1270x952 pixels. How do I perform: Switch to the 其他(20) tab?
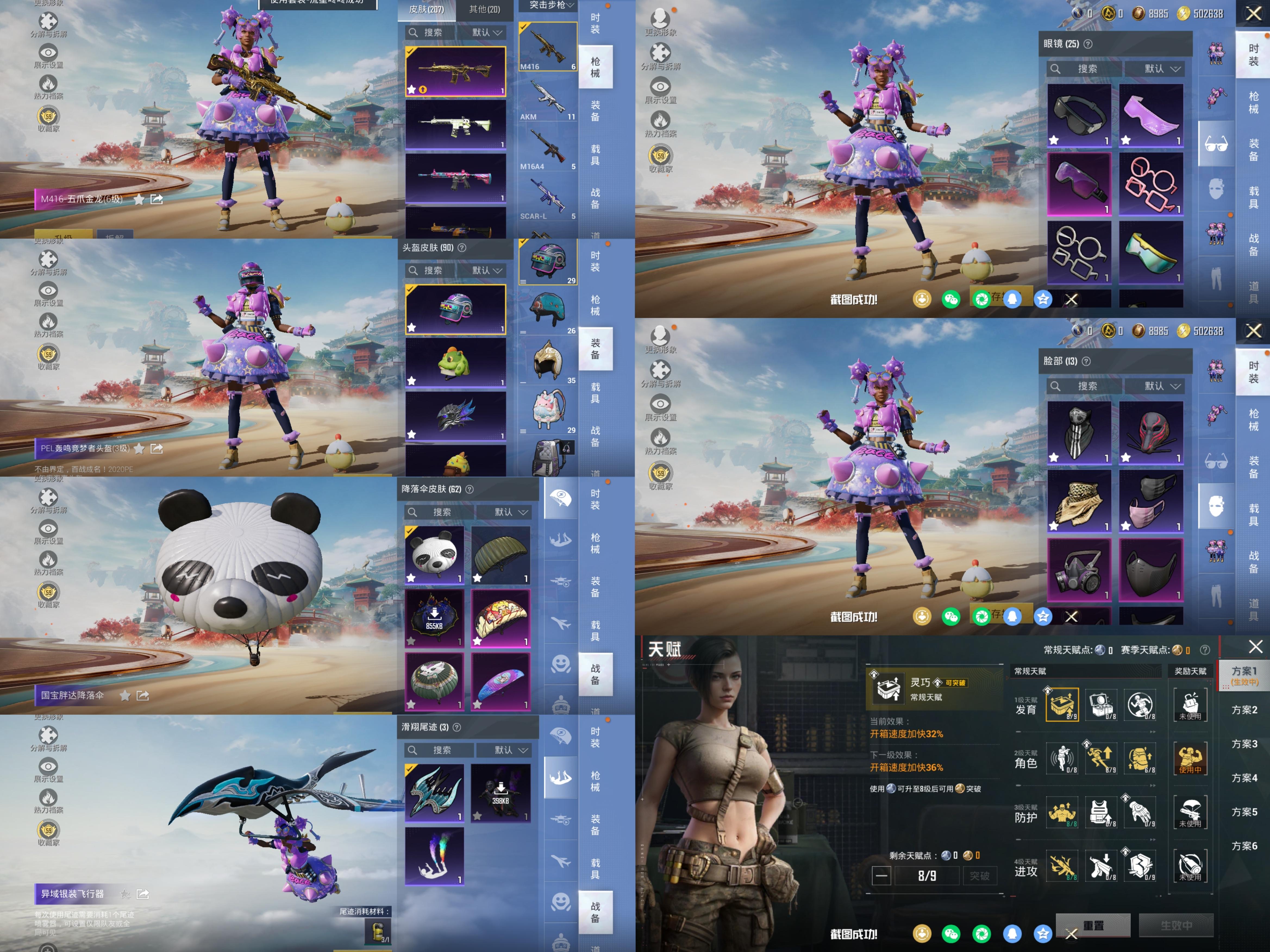click(x=484, y=9)
